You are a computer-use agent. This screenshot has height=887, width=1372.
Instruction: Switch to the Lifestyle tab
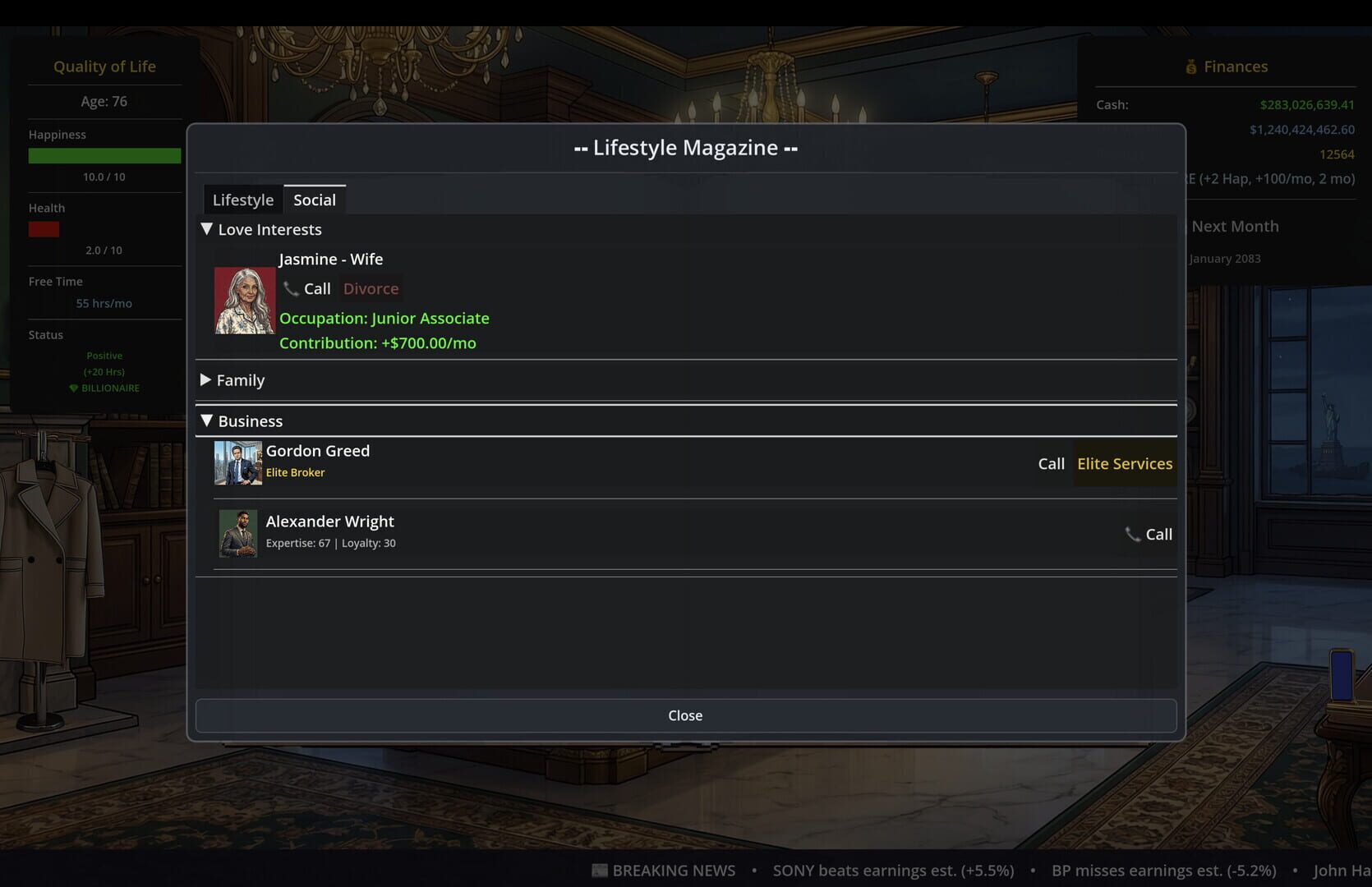click(x=242, y=199)
